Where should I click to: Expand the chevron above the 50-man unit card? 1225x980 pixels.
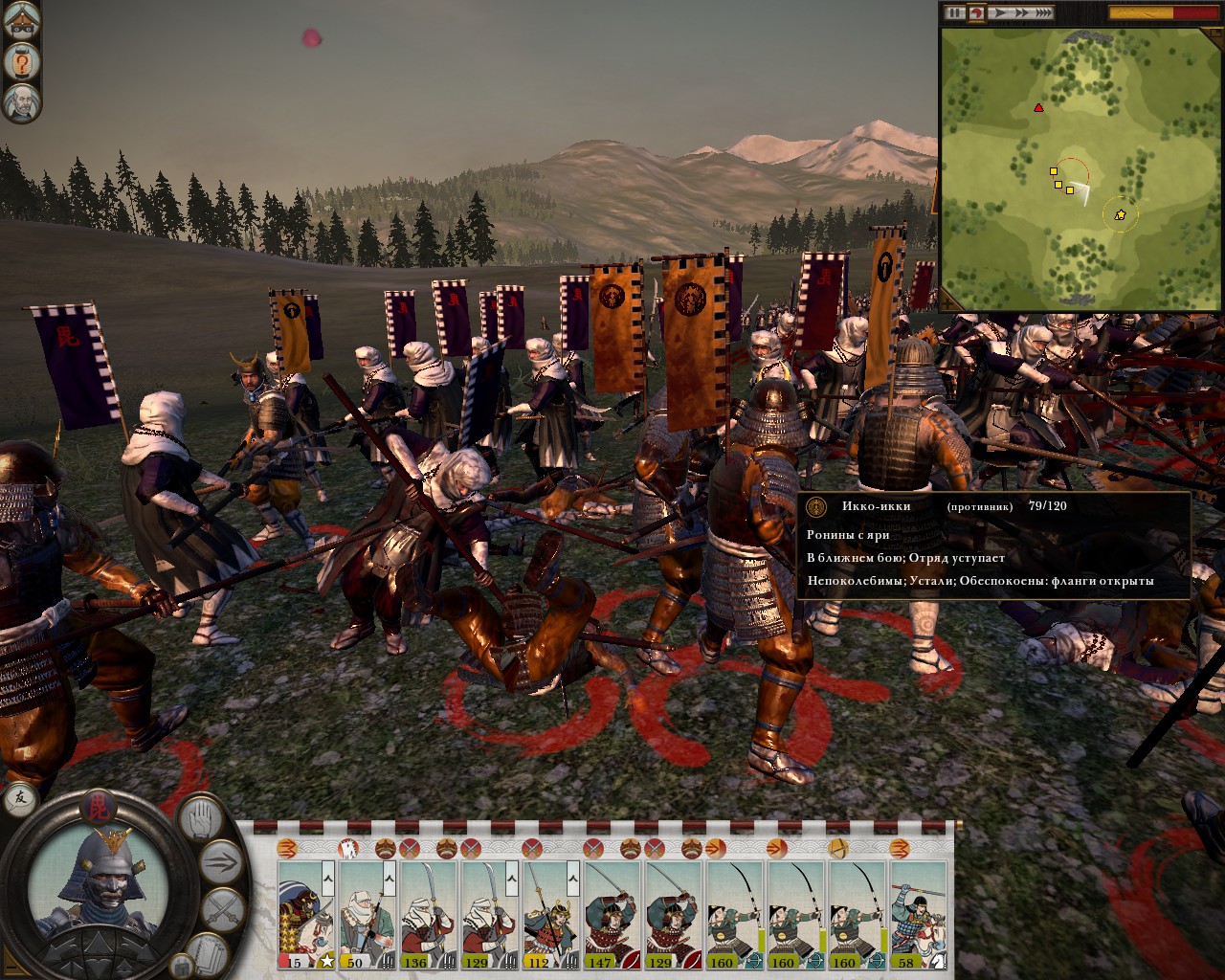(x=390, y=879)
